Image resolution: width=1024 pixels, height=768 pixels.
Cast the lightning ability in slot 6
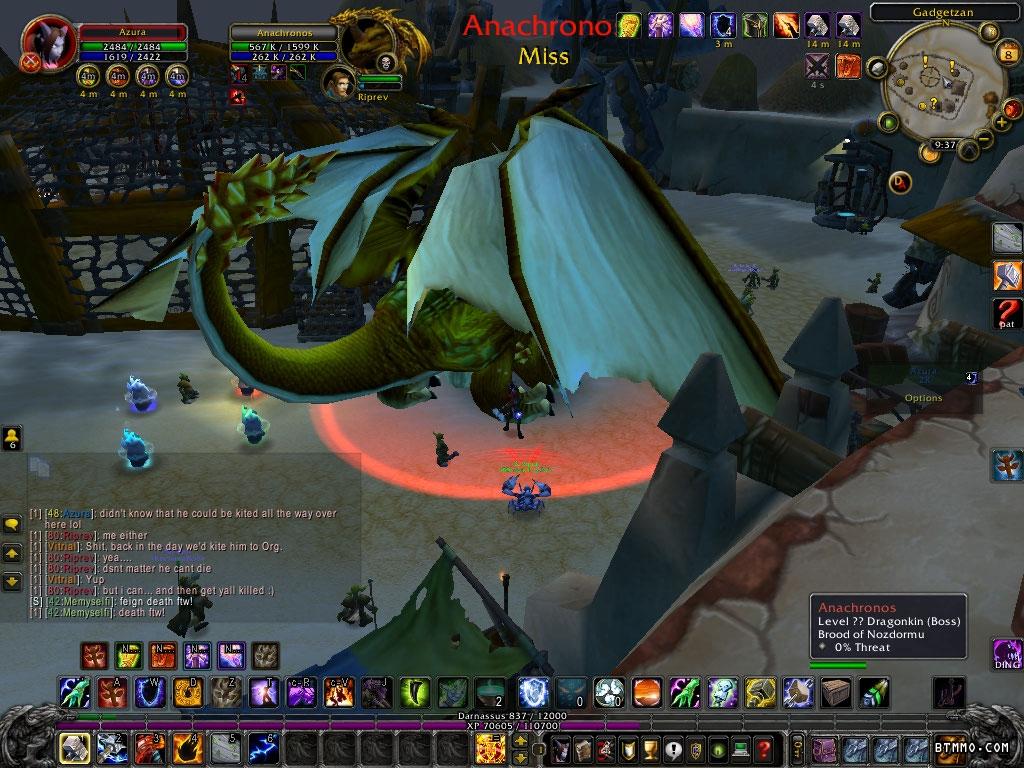click(265, 748)
